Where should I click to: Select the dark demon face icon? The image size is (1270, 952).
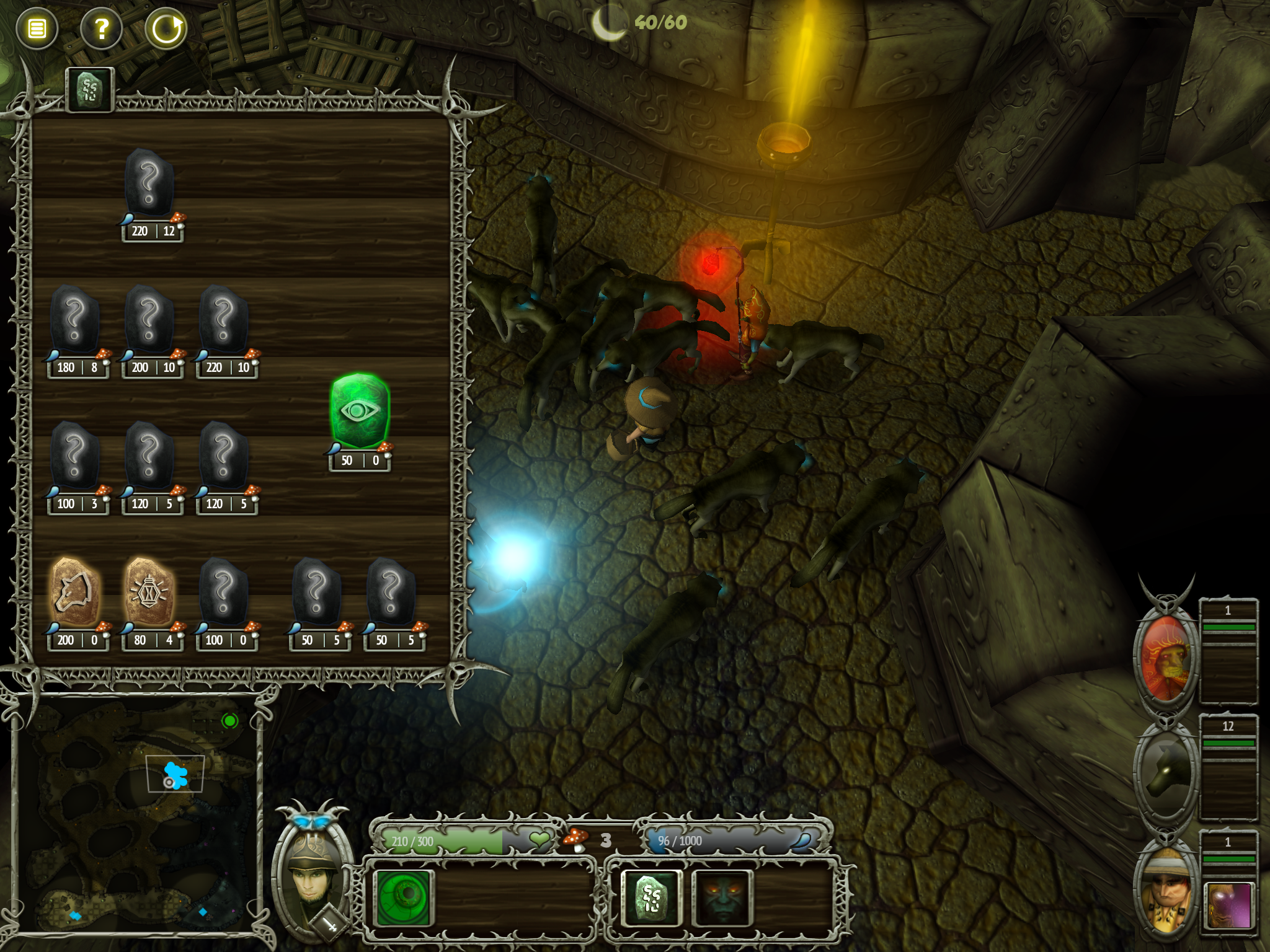(722, 897)
